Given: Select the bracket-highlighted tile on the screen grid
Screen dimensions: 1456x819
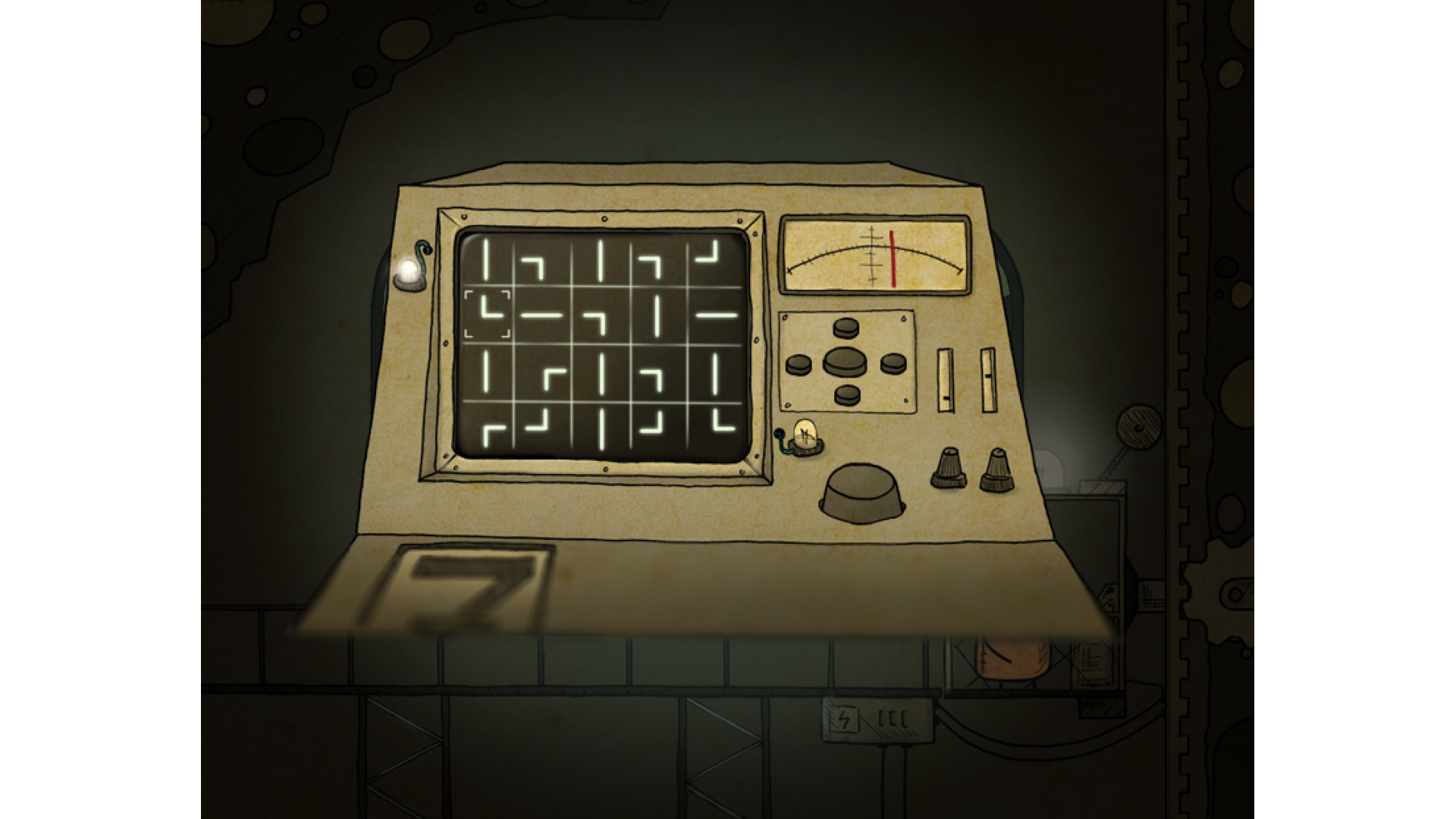Looking at the screenshot, I should click(487, 314).
